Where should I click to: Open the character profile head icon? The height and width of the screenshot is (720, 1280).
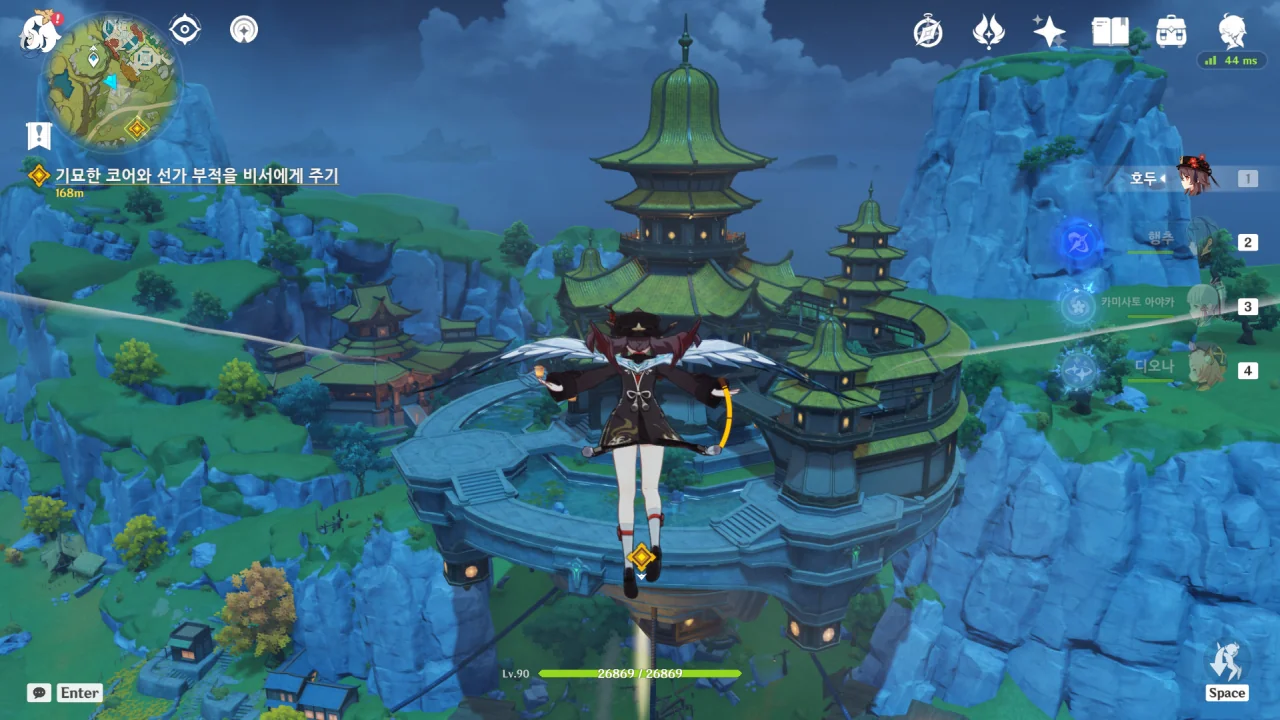pos(1232,32)
